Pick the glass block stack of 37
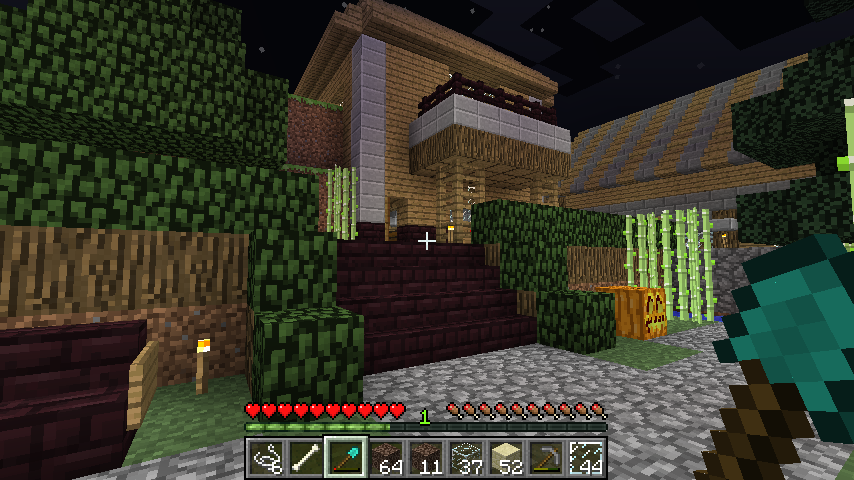Screen dimensions: 854x480 [466, 458]
